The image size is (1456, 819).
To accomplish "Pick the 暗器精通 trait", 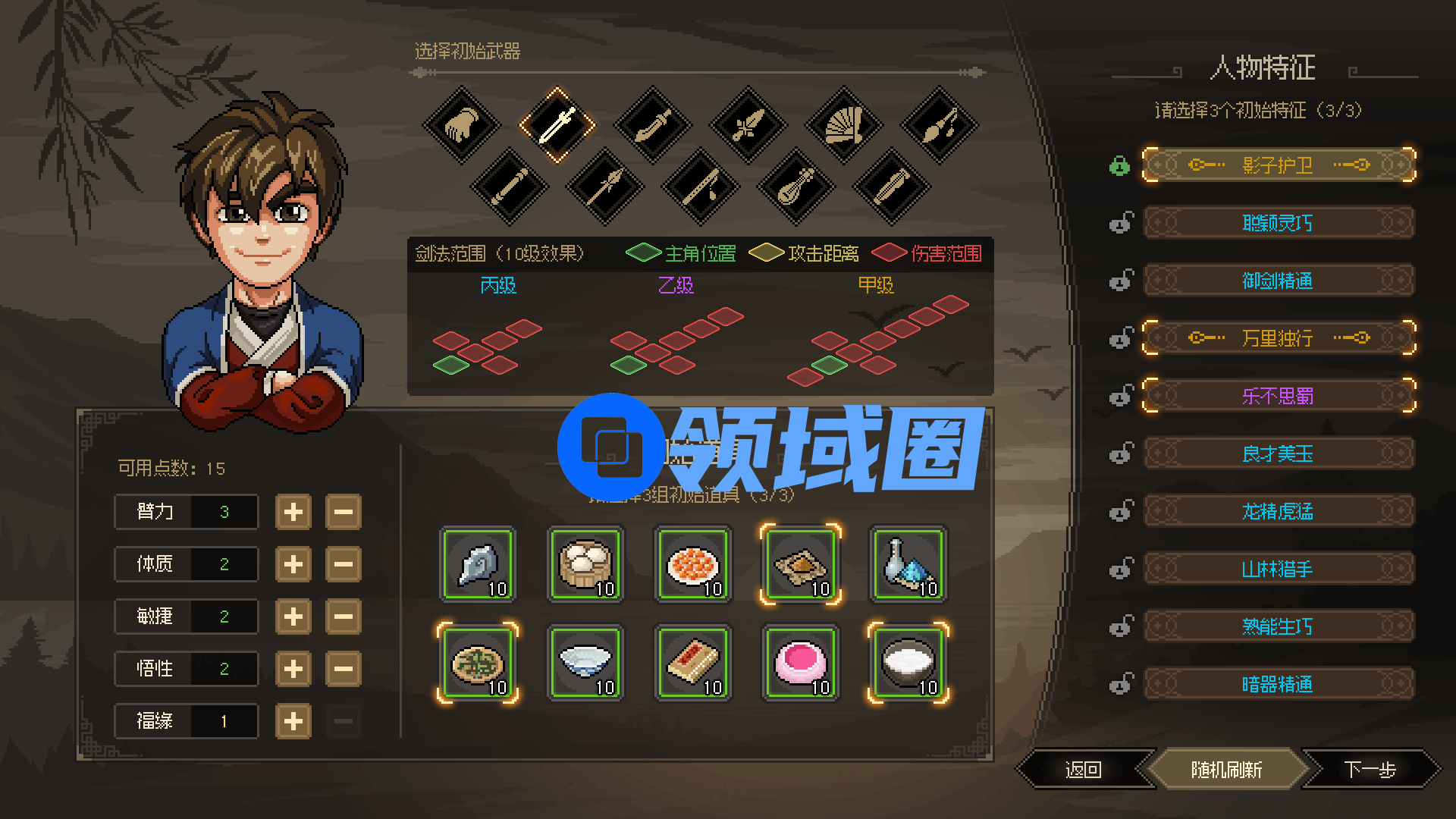I will (1278, 685).
